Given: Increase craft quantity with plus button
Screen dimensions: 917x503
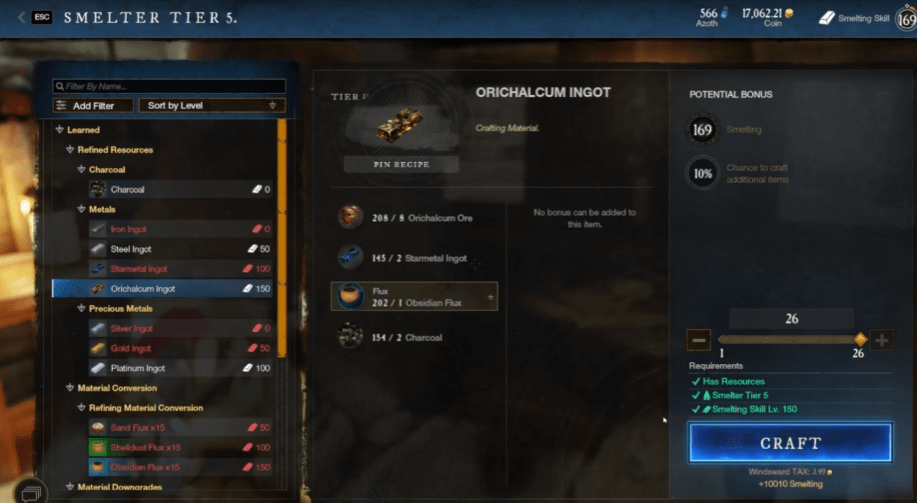Looking at the screenshot, I should 882,340.
